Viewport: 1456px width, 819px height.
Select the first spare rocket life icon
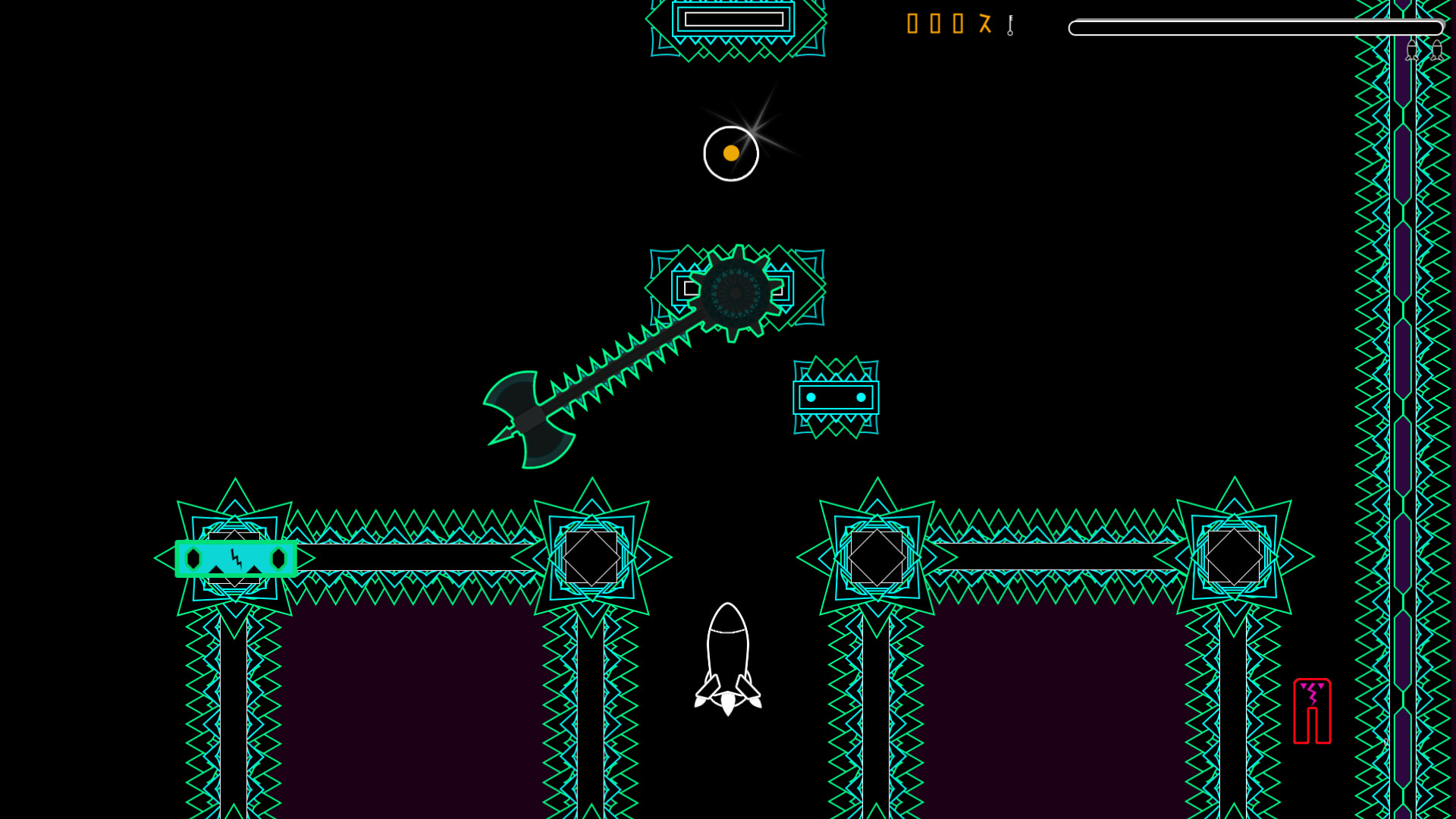[x=1411, y=50]
